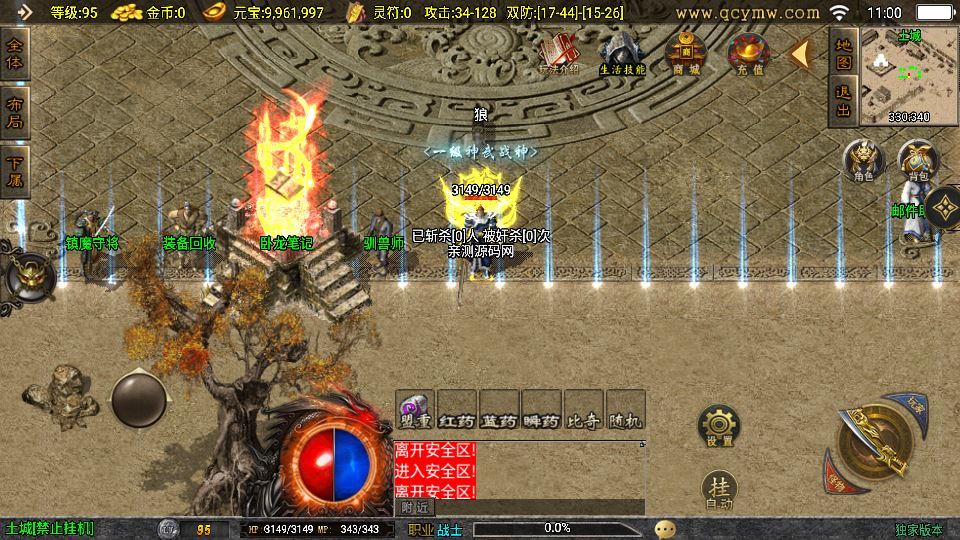Select the 布局 layout tab
The image size is (960, 540).
click(15, 113)
